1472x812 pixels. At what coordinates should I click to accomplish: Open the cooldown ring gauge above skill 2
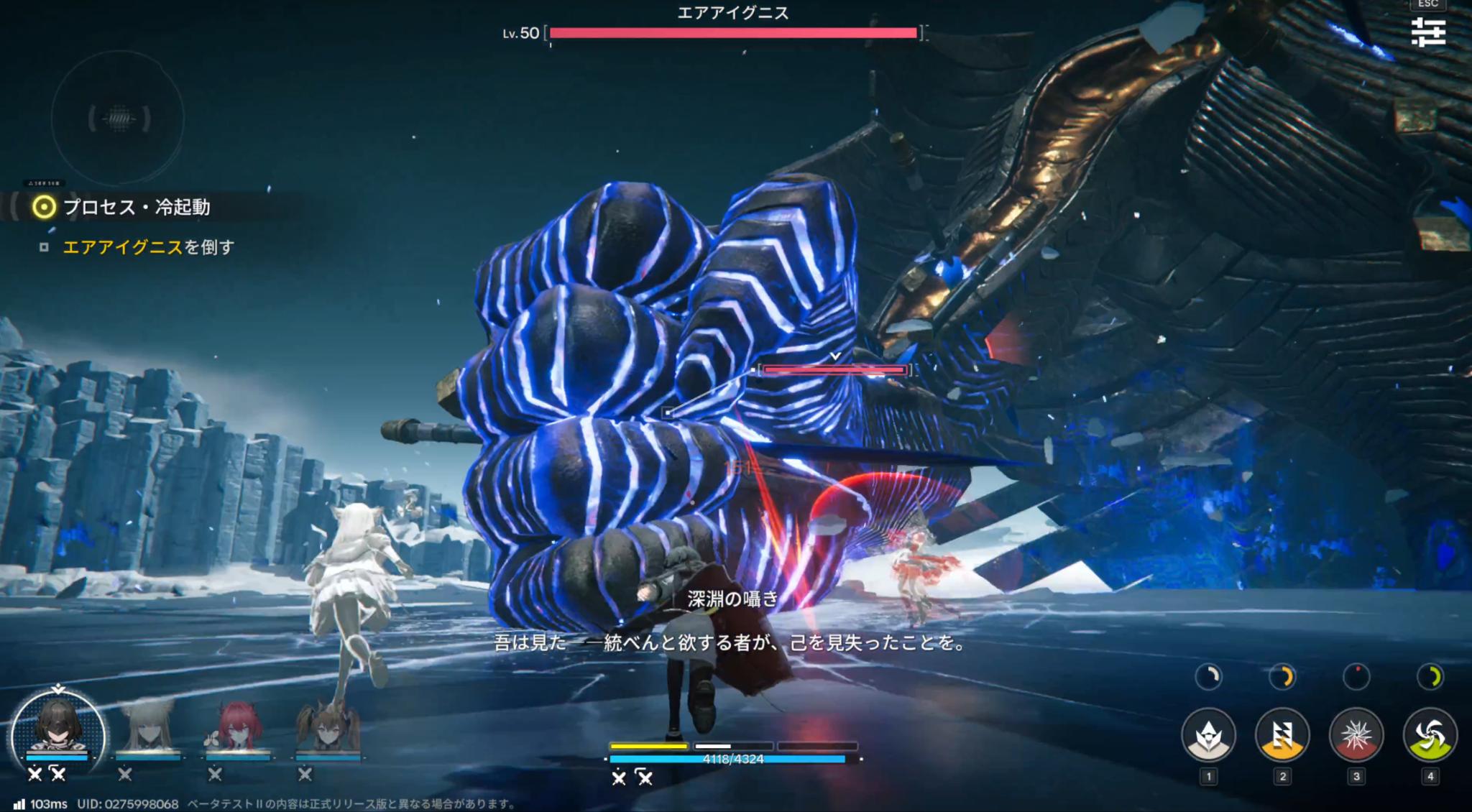1283,678
